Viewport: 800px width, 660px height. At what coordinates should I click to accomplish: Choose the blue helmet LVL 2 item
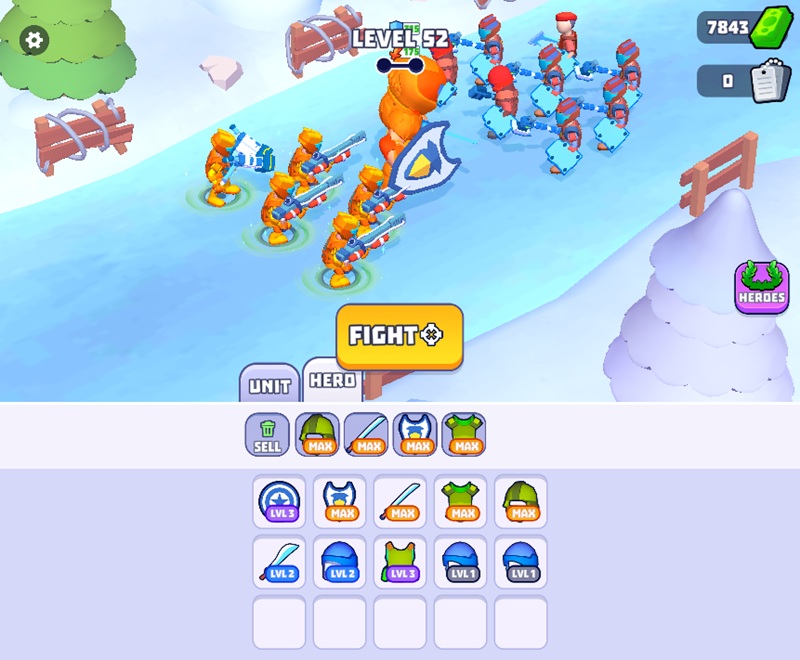340,562
